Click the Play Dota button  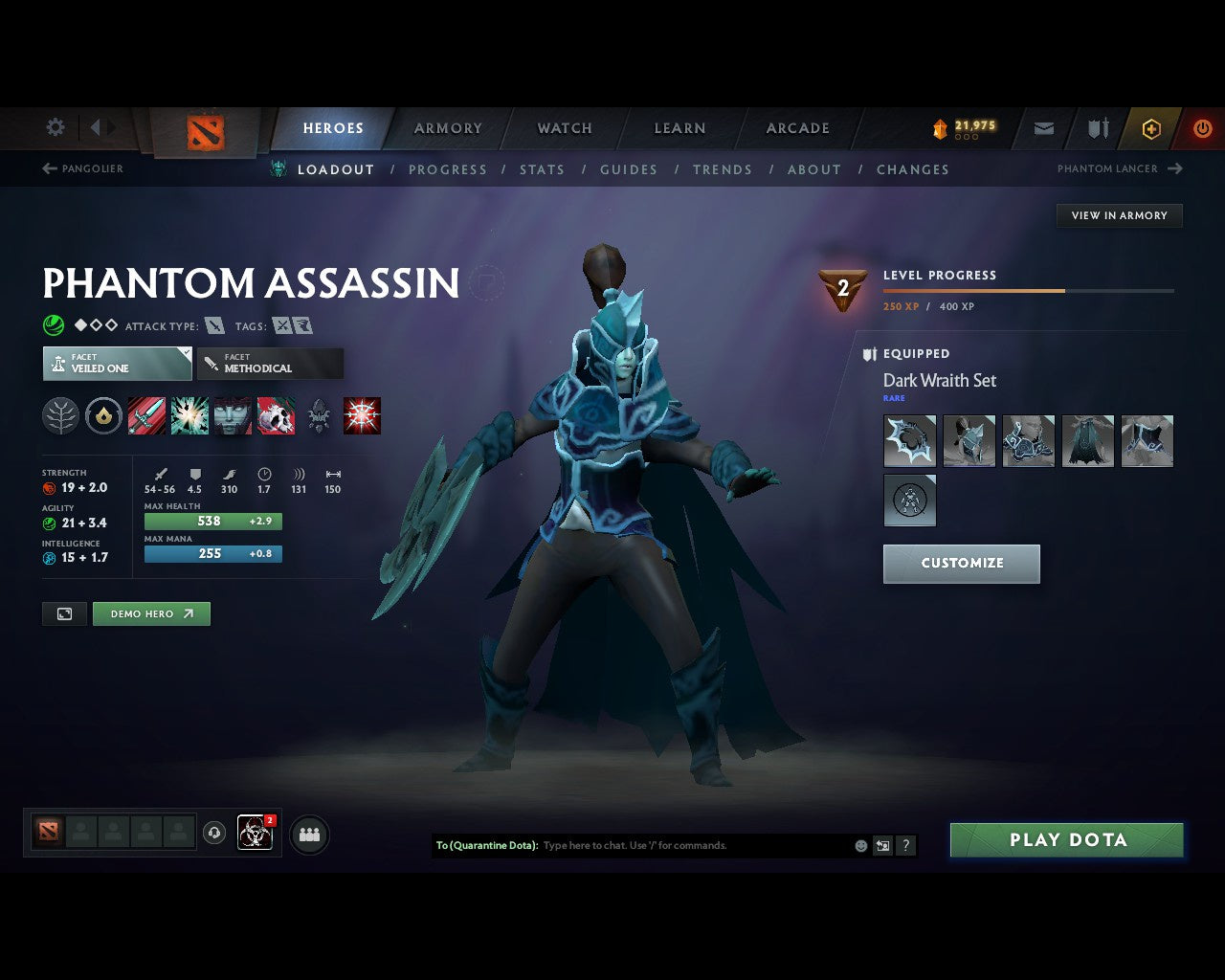(1066, 839)
